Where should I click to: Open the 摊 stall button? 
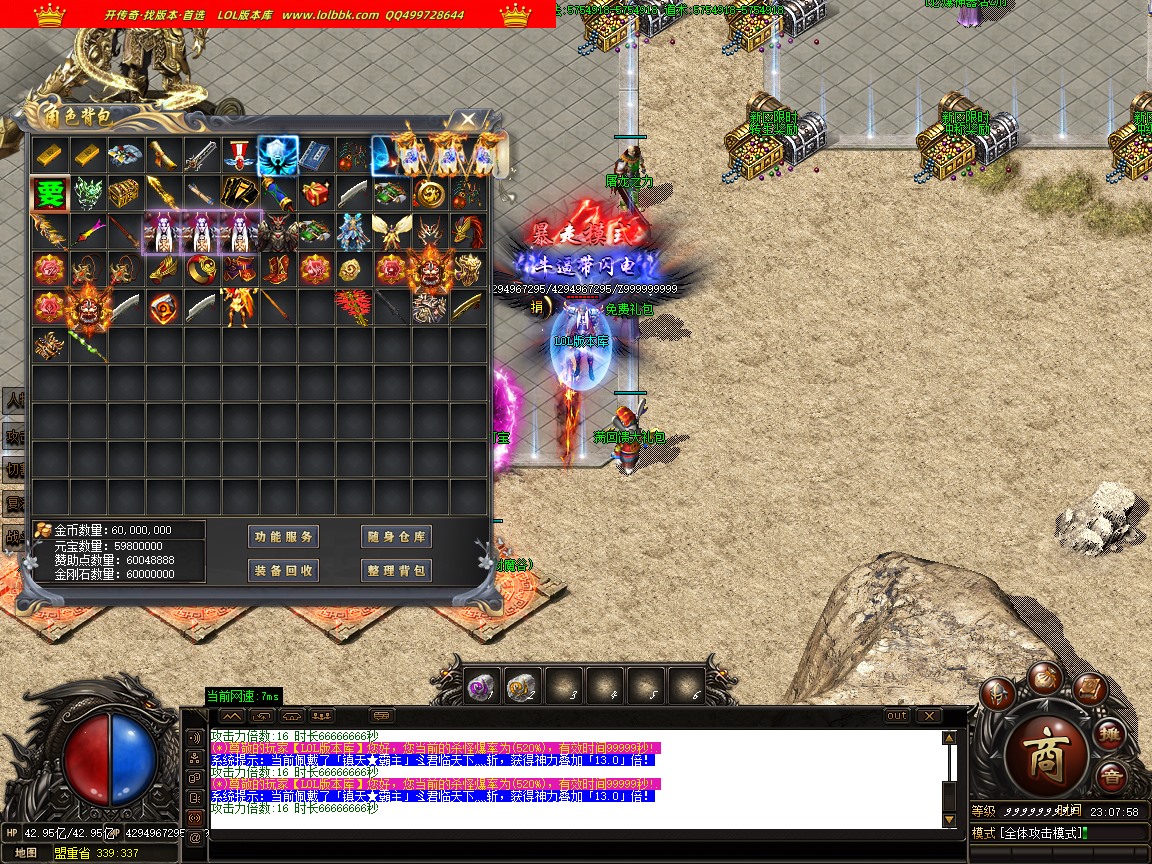point(1111,735)
